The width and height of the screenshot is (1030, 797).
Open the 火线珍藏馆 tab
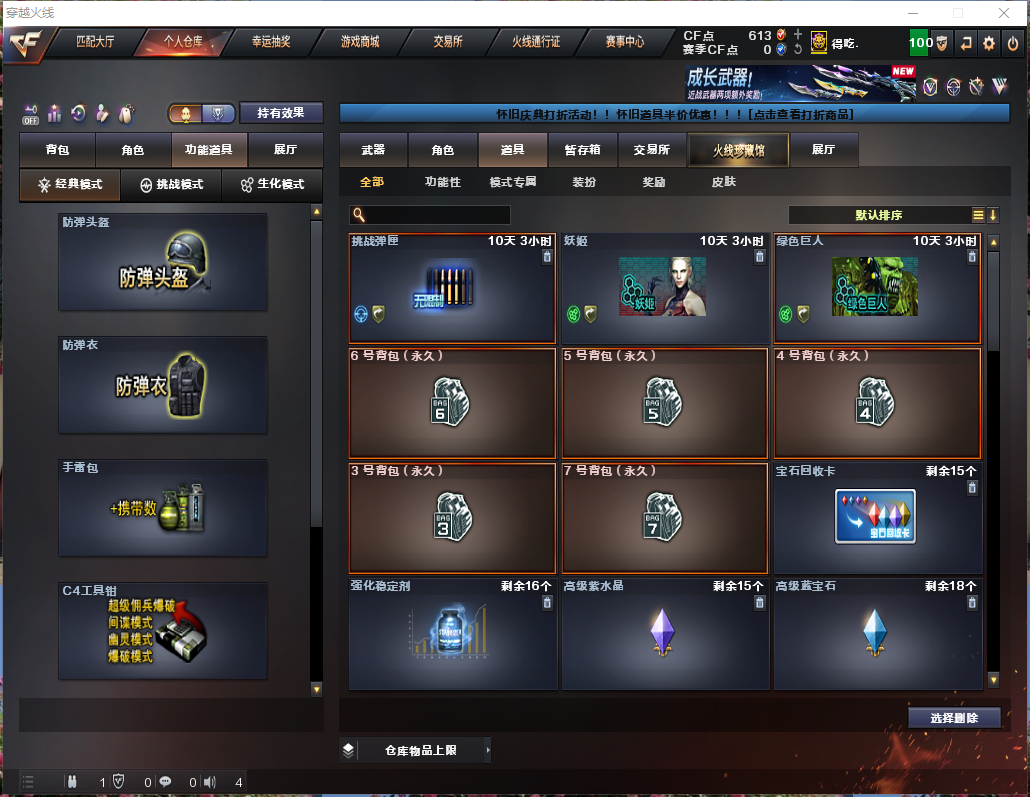tap(738, 150)
